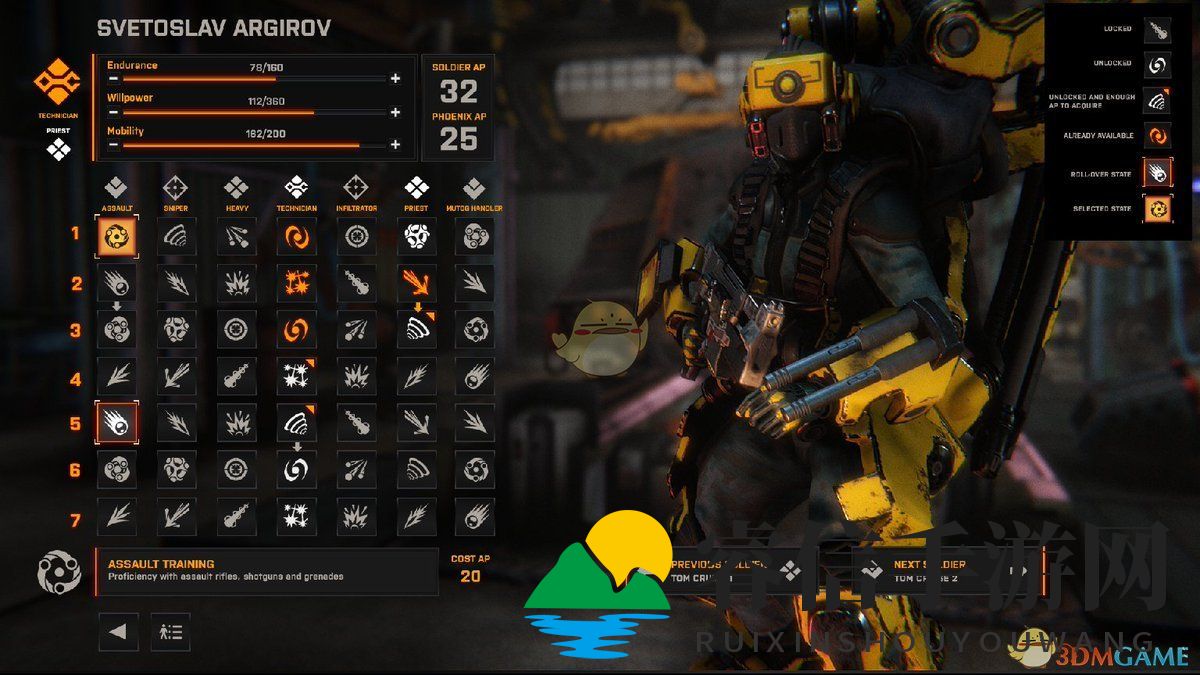
Task: Open the soldier roster list button
Action: [170, 632]
